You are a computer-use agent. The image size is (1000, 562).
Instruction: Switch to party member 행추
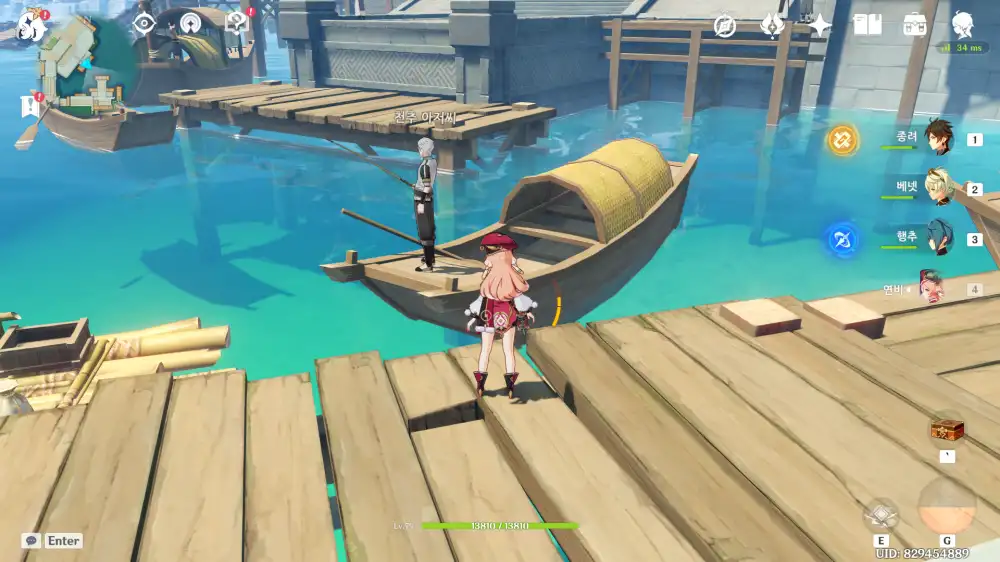pyautogui.click(x=936, y=238)
